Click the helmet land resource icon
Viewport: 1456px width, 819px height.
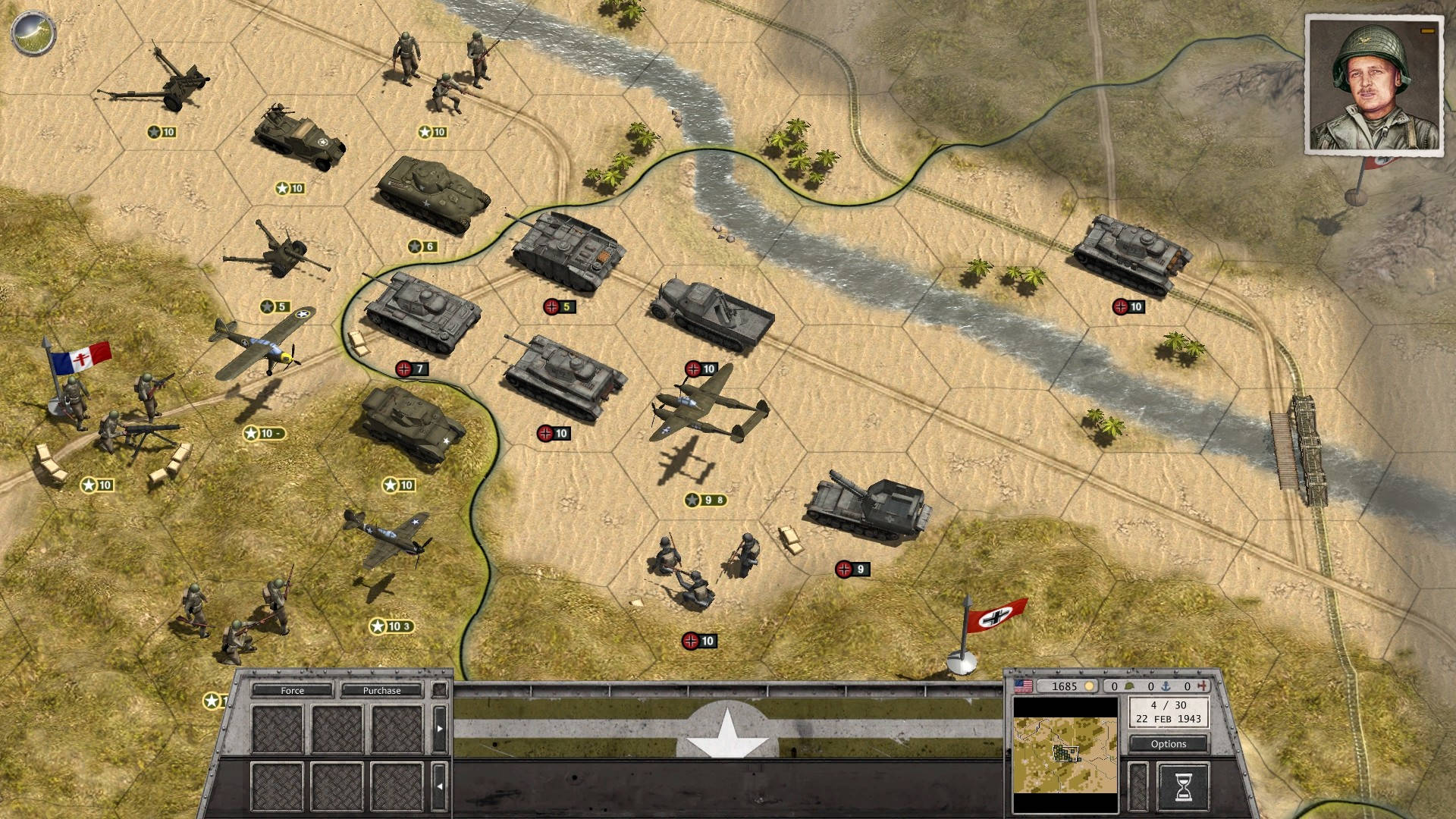1129,686
